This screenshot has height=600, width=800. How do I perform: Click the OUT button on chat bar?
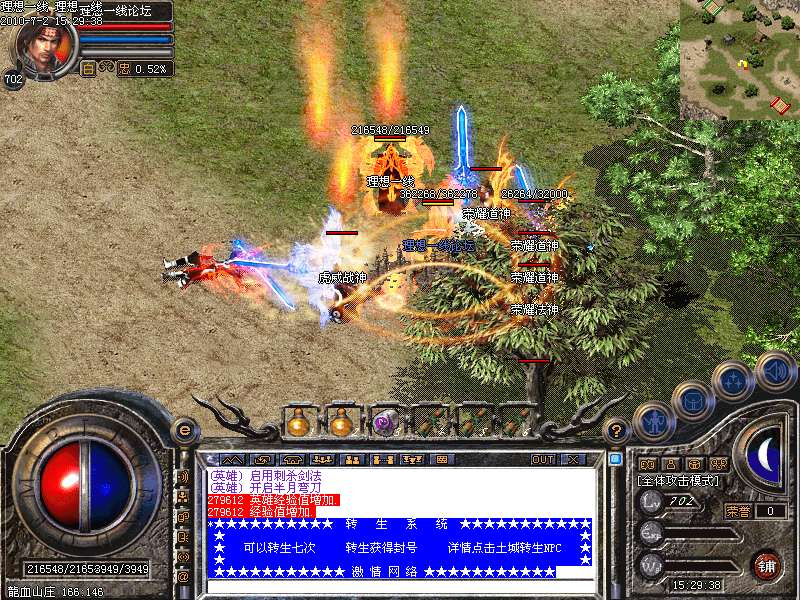[x=543, y=460]
